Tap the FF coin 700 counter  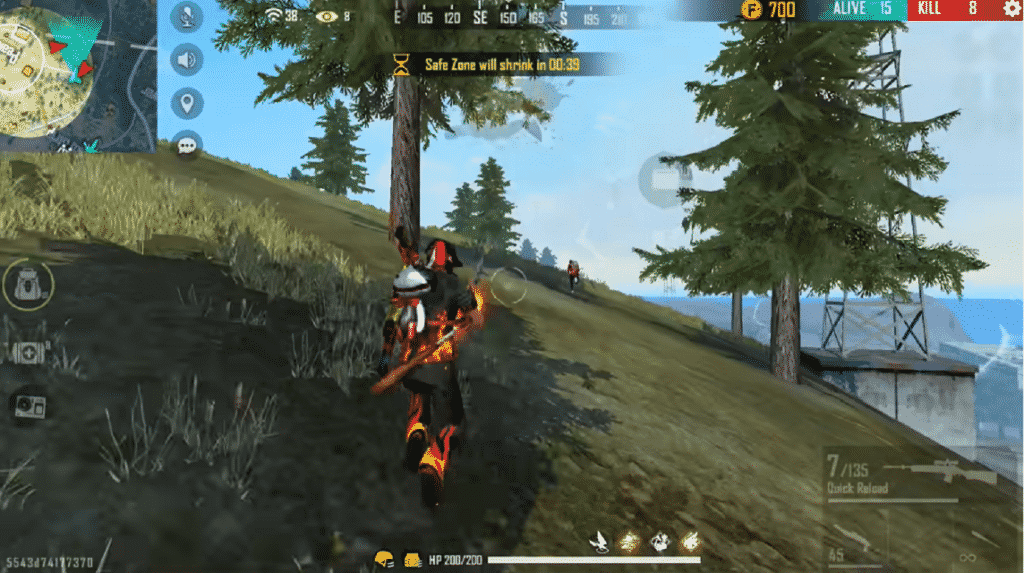pos(768,10)
